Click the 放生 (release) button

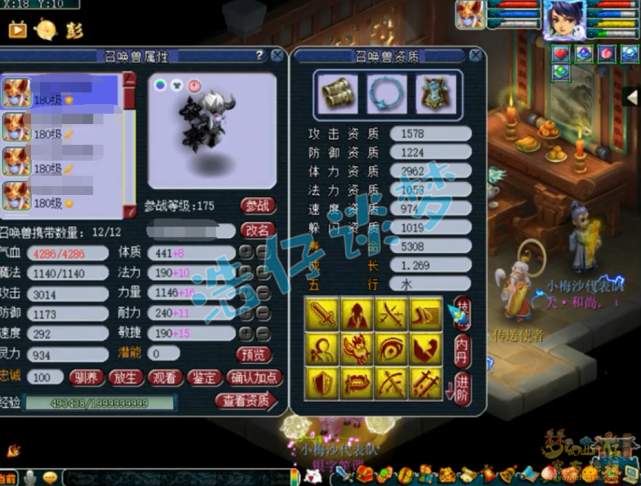[x=125, y=378]
